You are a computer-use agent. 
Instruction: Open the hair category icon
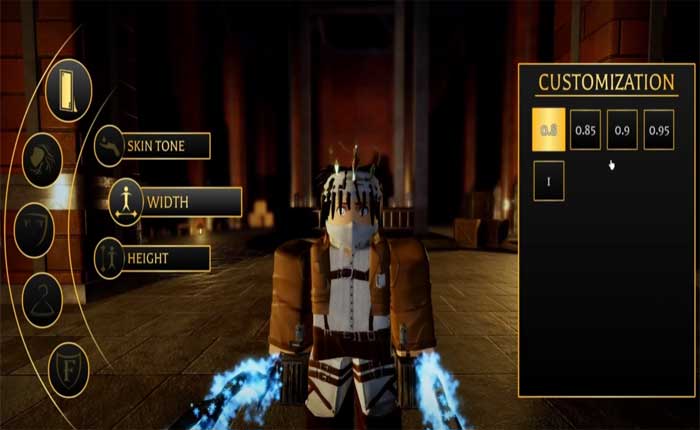pos(42,160)
